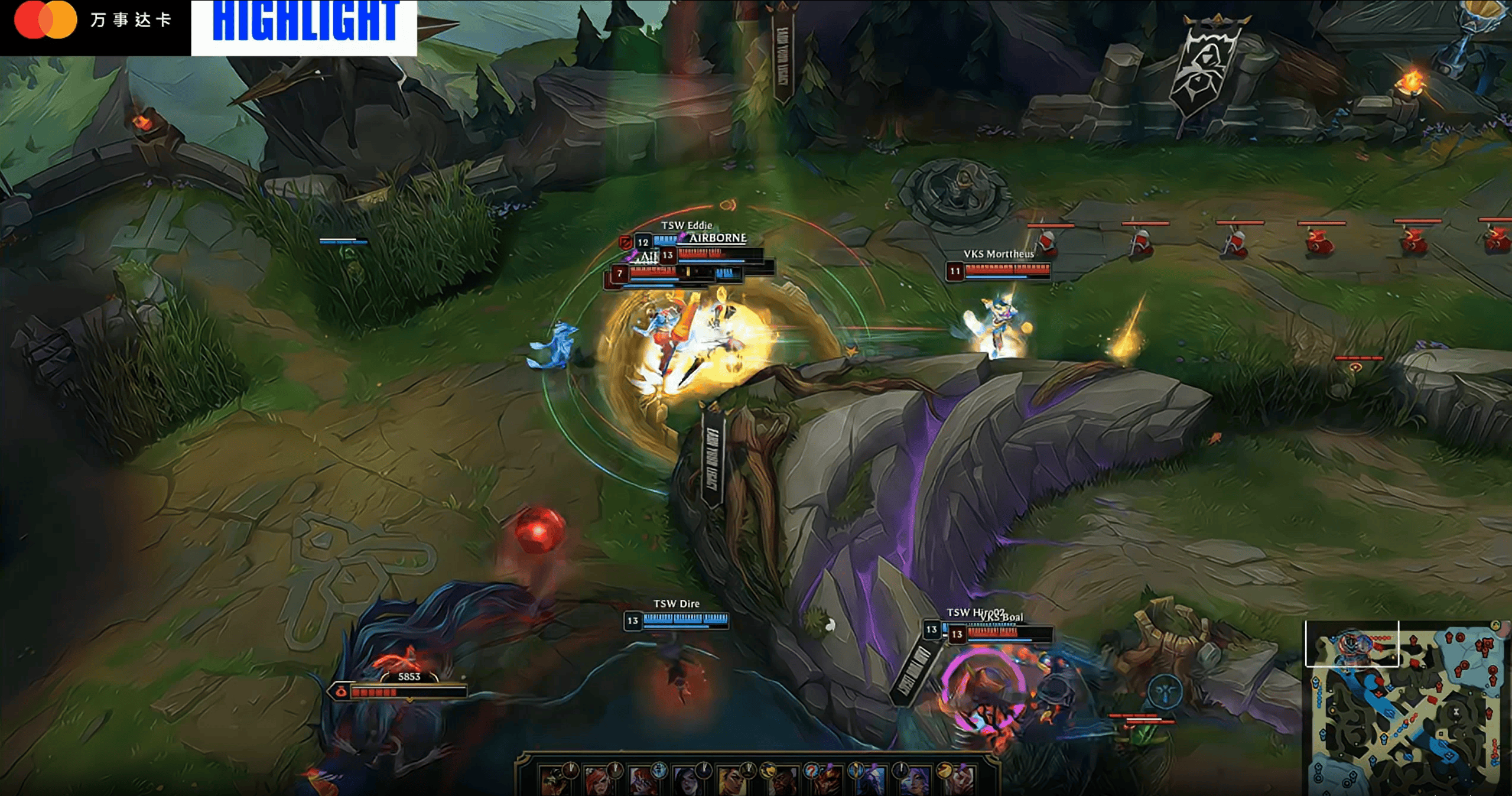Screen dimensions: 1512x796
Task: Click the round button on the minimap's corner
Action: 1495,625
